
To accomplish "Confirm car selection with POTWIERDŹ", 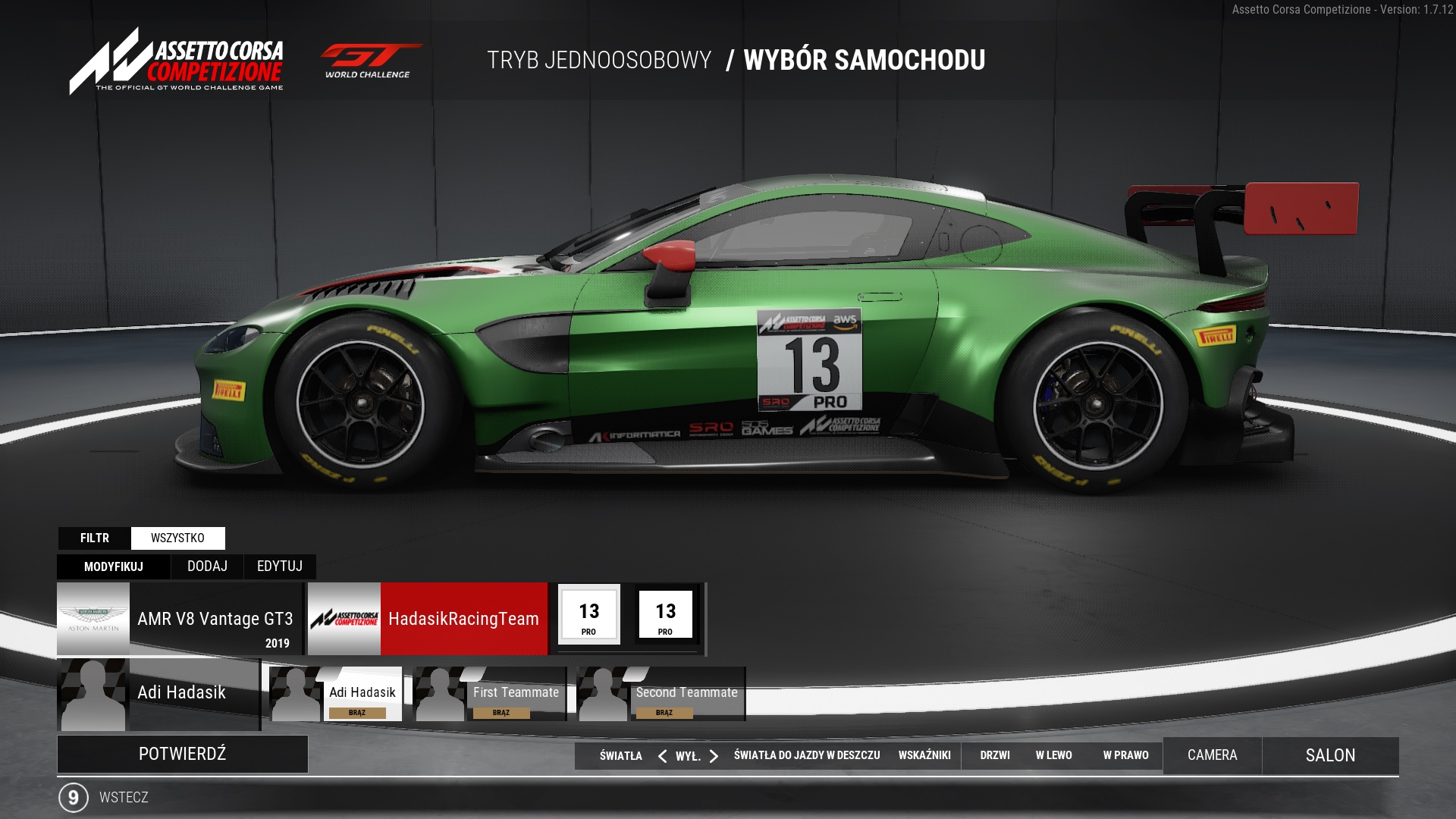I will pyautogui.click(x=182, y=754).
